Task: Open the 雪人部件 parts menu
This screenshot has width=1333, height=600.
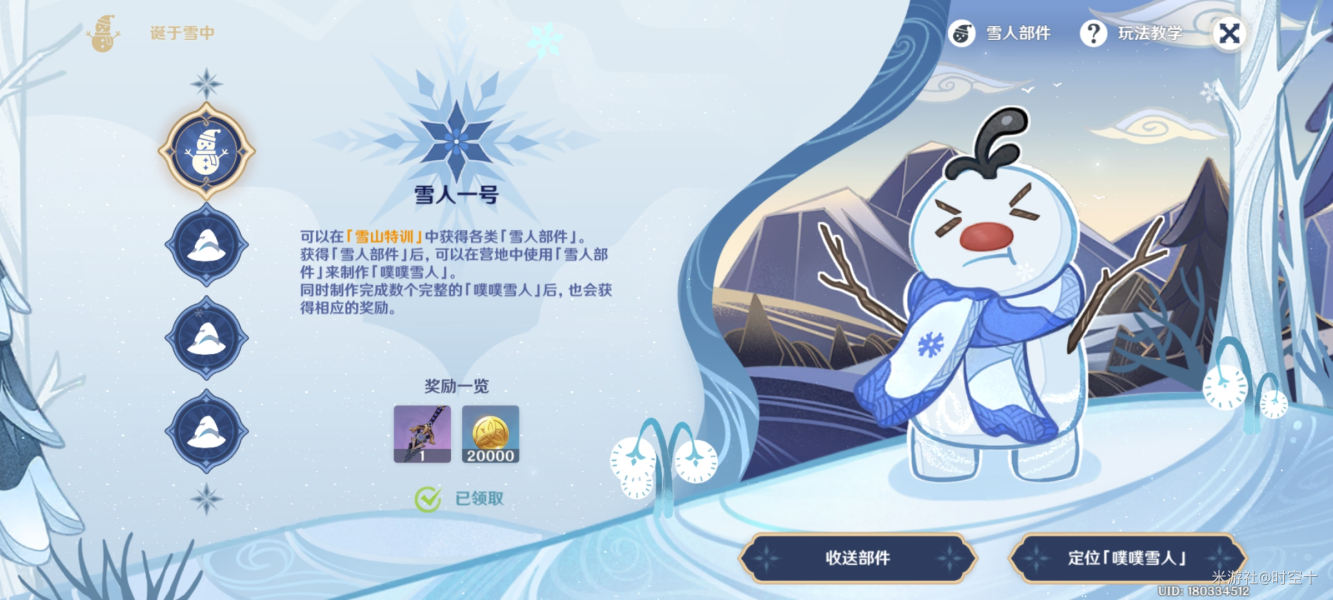Action: coord(1001,33)
